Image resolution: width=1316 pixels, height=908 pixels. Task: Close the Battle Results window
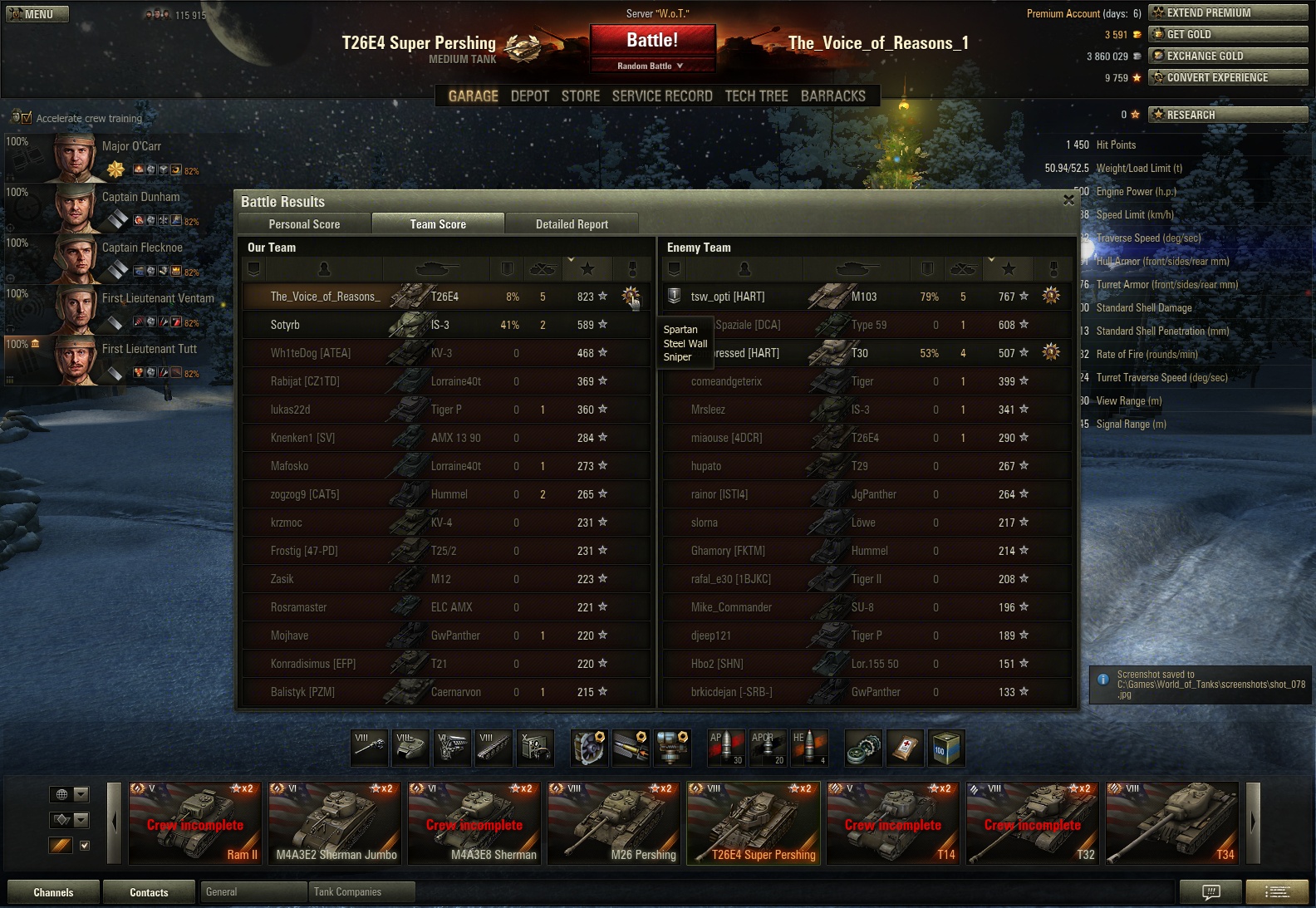coord(1068,200)
